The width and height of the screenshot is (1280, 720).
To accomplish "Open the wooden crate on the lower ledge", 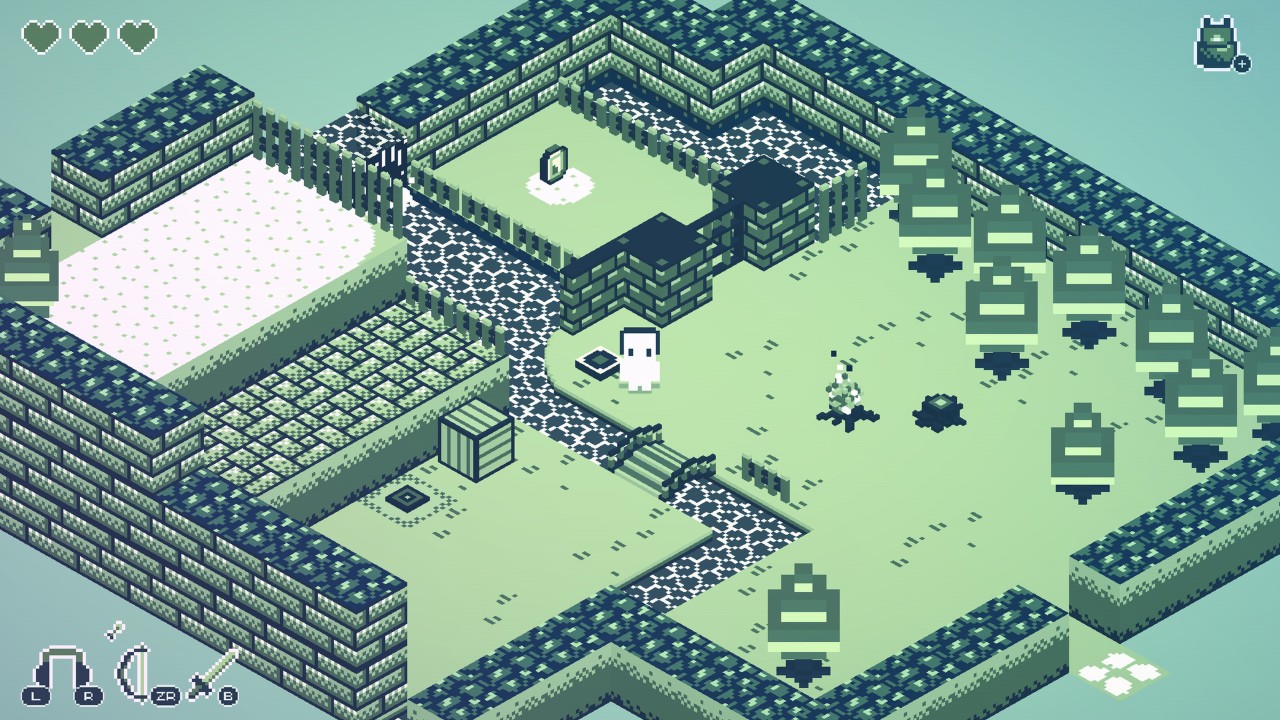I will click(477, 442).
